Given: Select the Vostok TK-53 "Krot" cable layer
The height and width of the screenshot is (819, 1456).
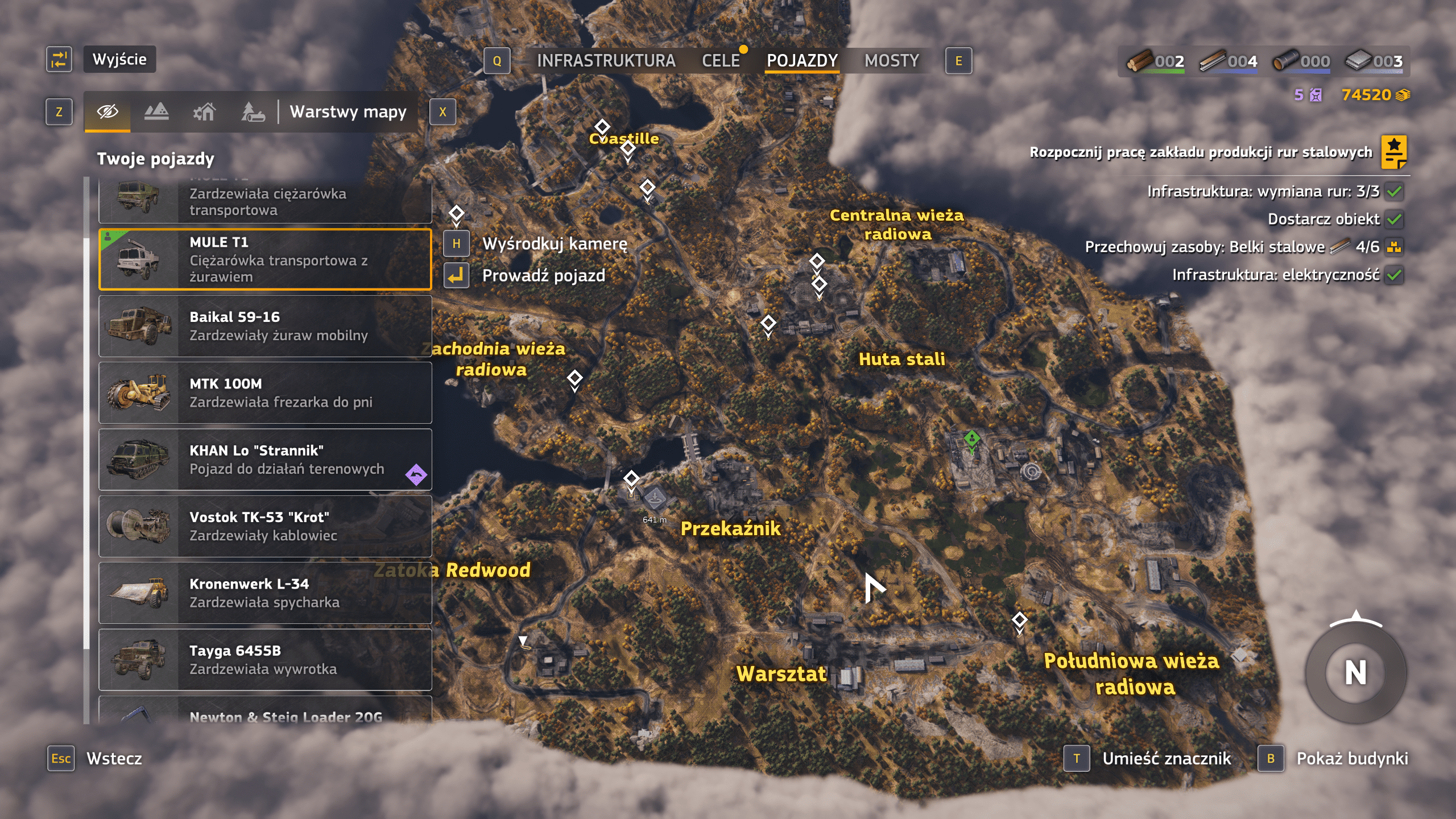Looking at the screenshot, I should pyautogui.click(x=265, y=526).
